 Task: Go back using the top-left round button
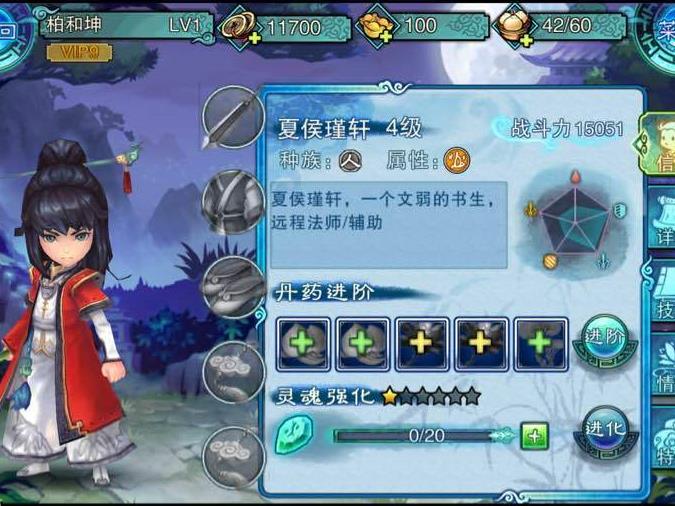[10, 28]
